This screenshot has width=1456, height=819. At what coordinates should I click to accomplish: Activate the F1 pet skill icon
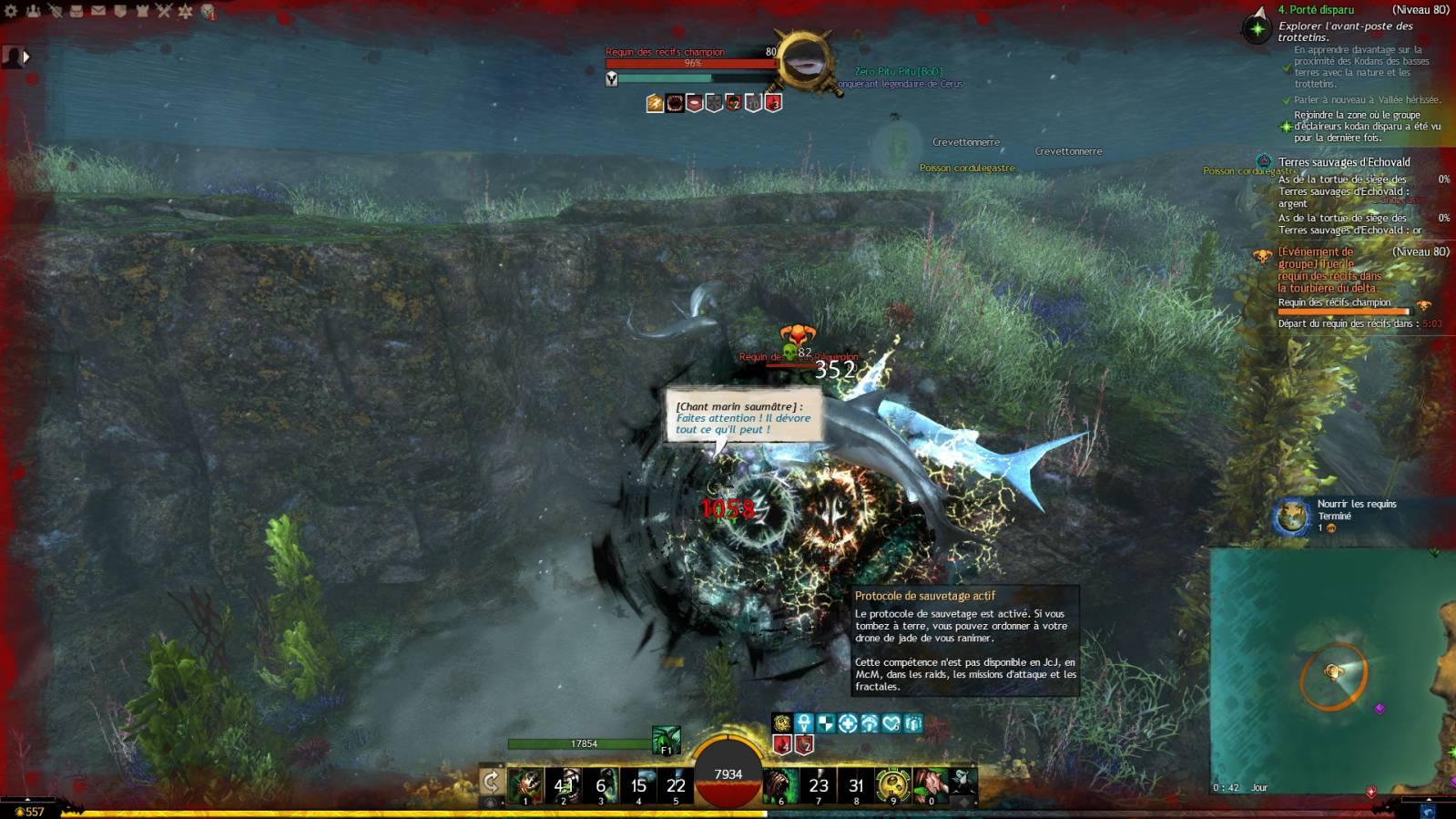click(x=666, y=741)
